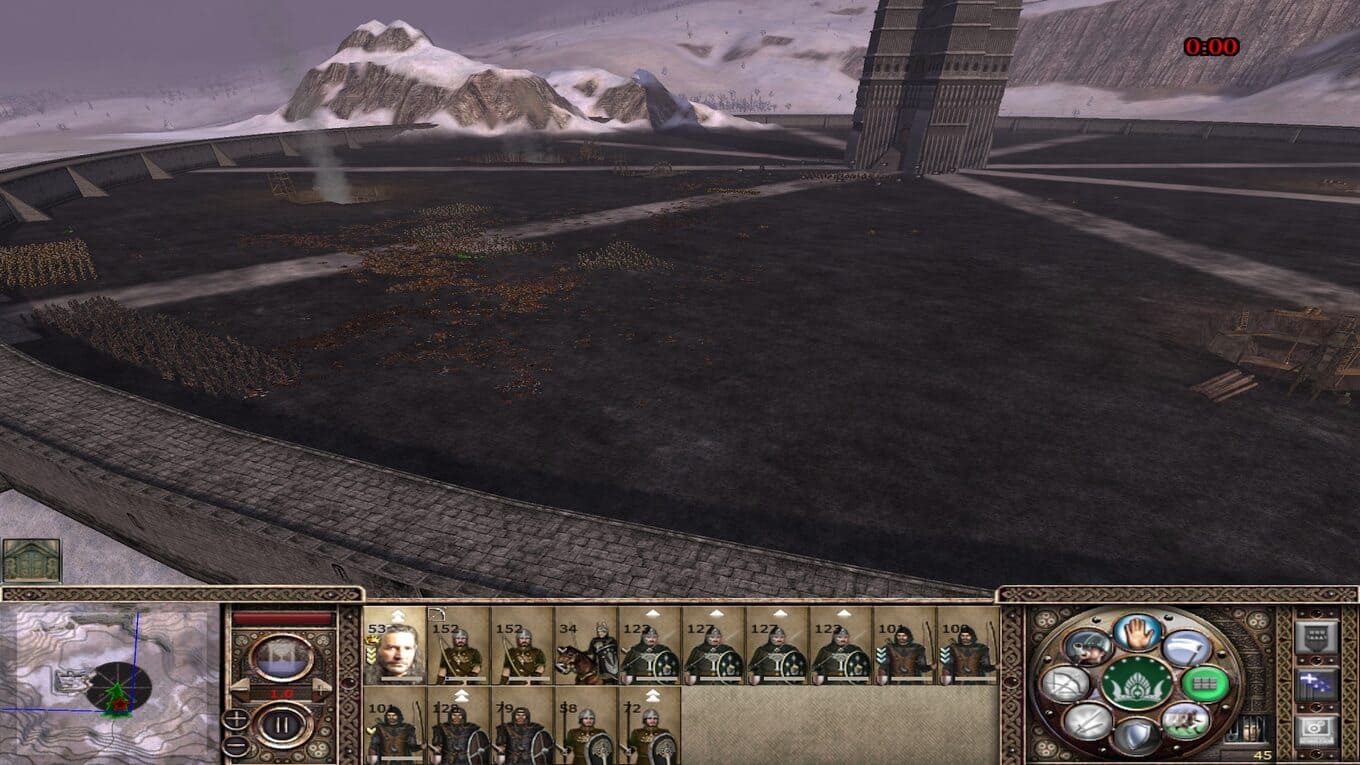Activate the helmeted head special ability button
The height and width of the screenshot is (765, 1360).
tap(1087, 647)
